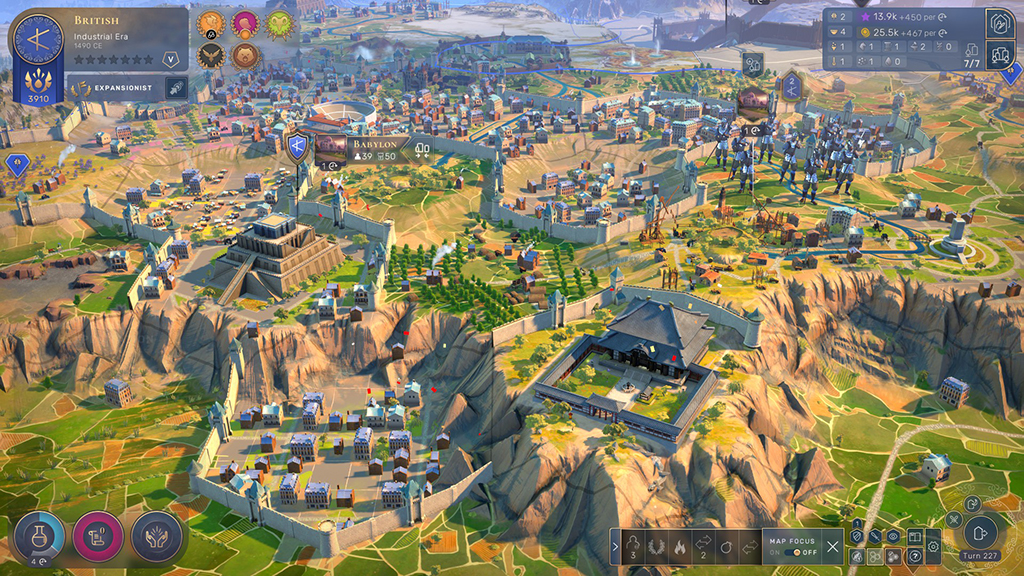This screenshot has height=576, width=1024.
Task: Select the green owl competitor empire badge
Action: [x=278, y=23]
